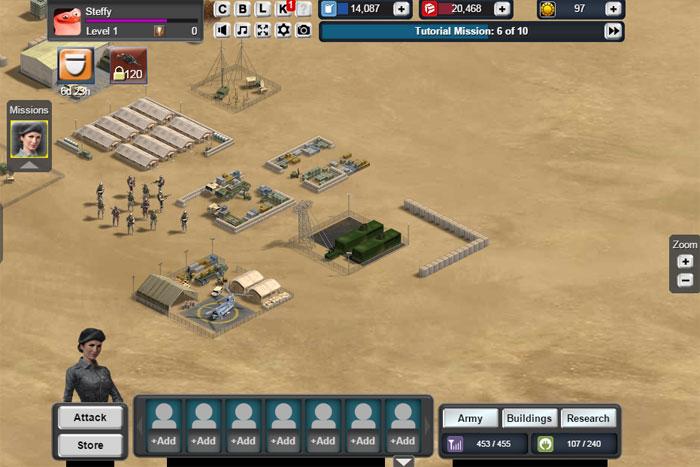Screen dimensions: 700x467
Task: Switch to the Army tab
Action: 470,419
